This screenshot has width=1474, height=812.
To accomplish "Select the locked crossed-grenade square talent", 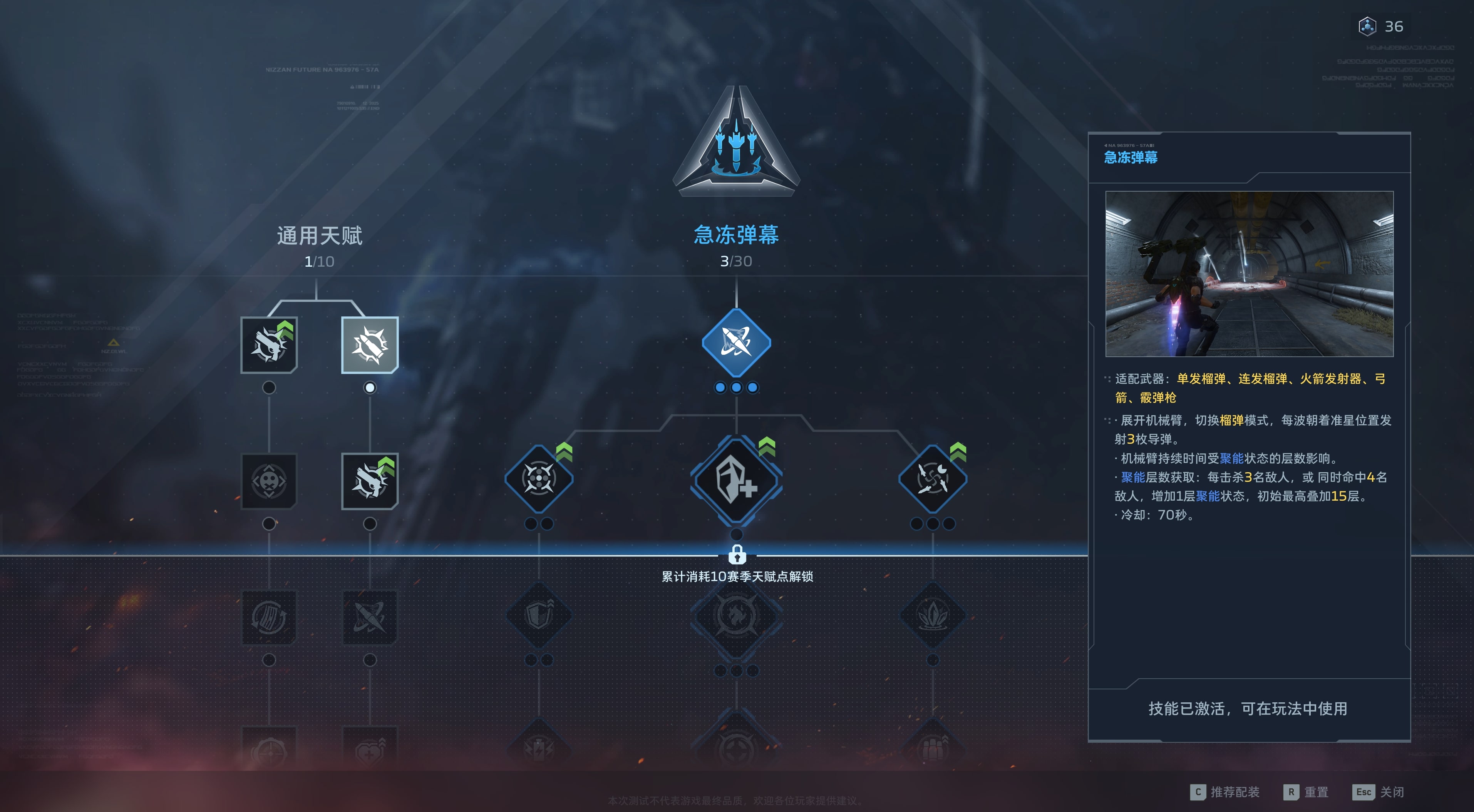I will point(370,618).
